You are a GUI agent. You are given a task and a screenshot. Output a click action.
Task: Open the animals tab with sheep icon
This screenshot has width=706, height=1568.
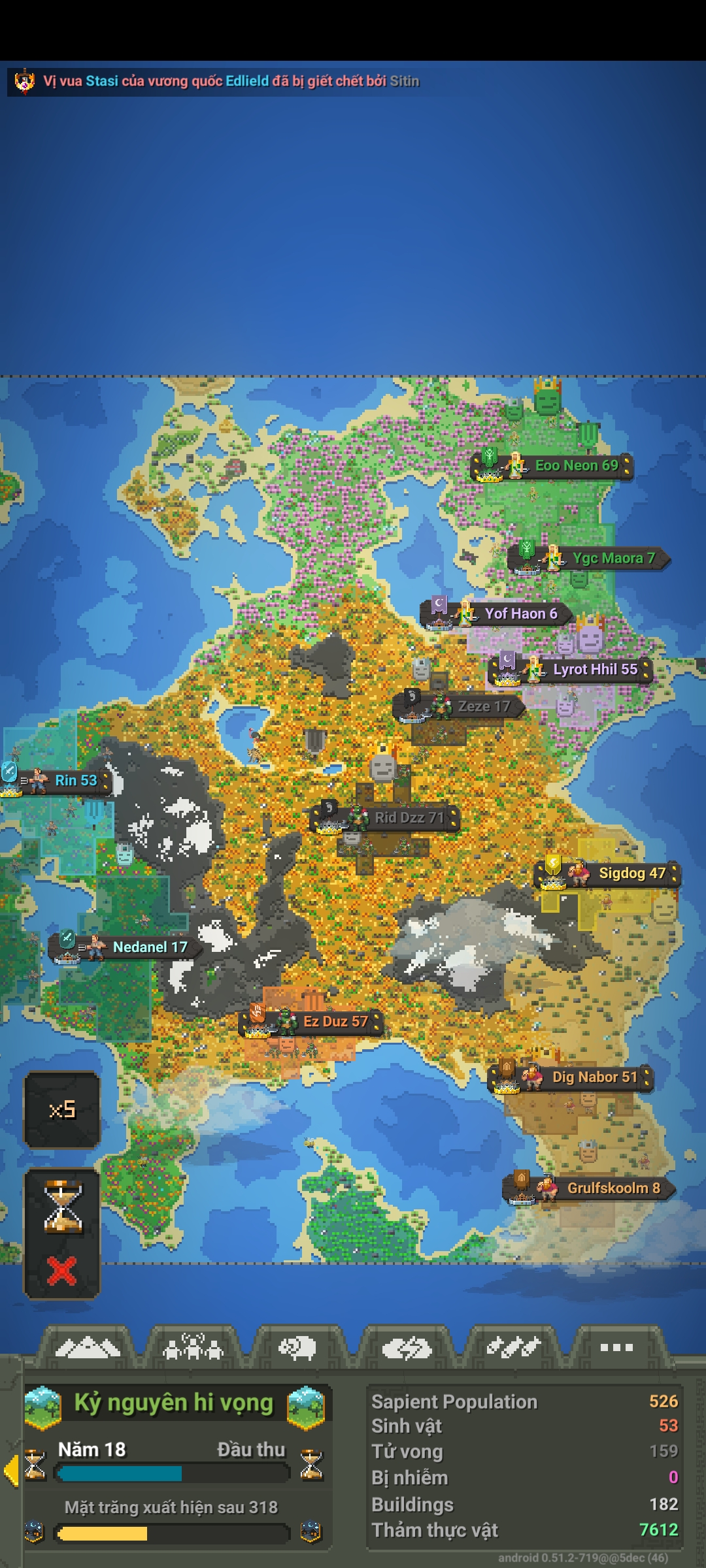pyautogui.click(x=298, y=1347)
